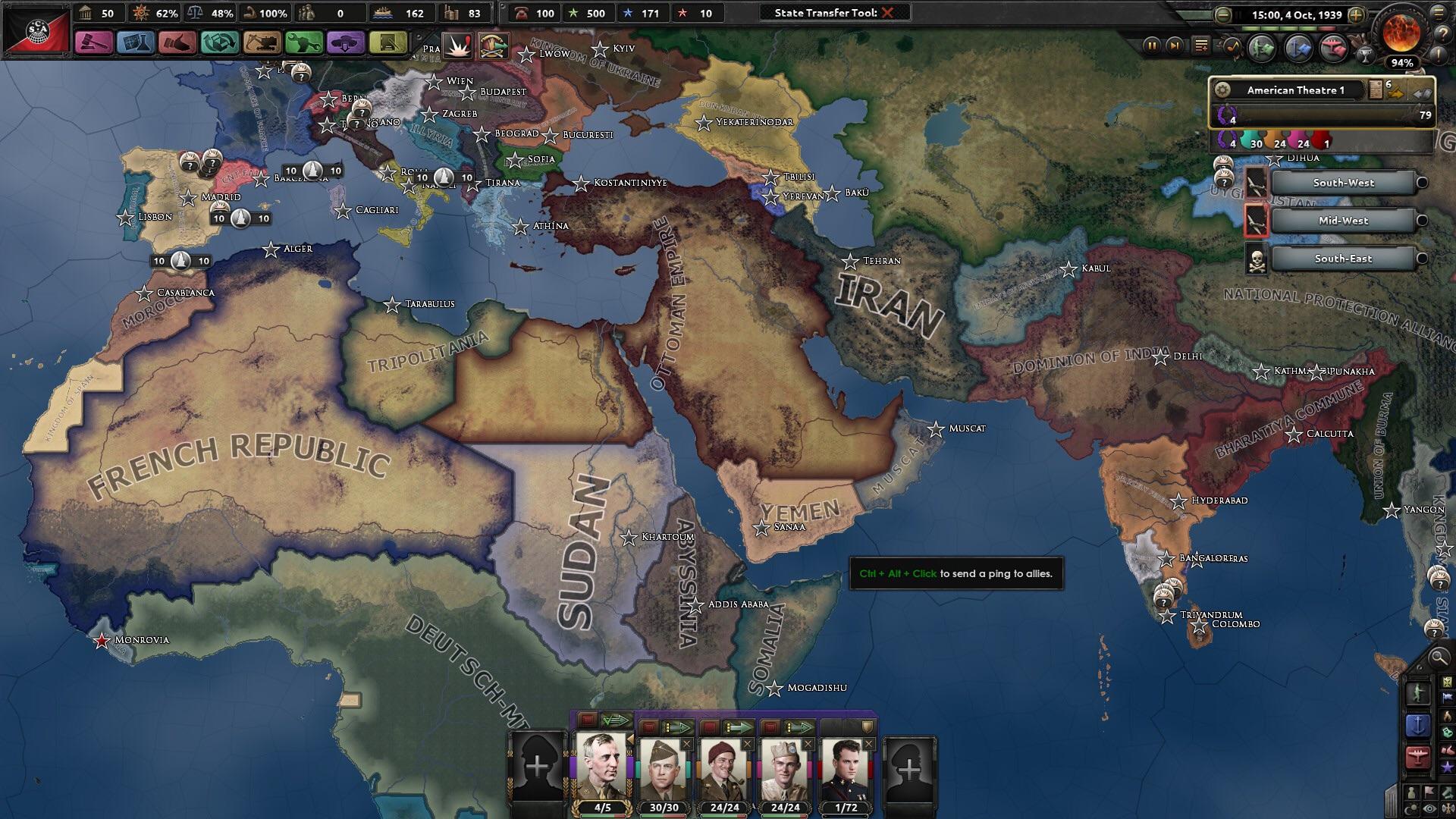
Task: Pause the game with the pause button
Action: tap(1153, 46)
